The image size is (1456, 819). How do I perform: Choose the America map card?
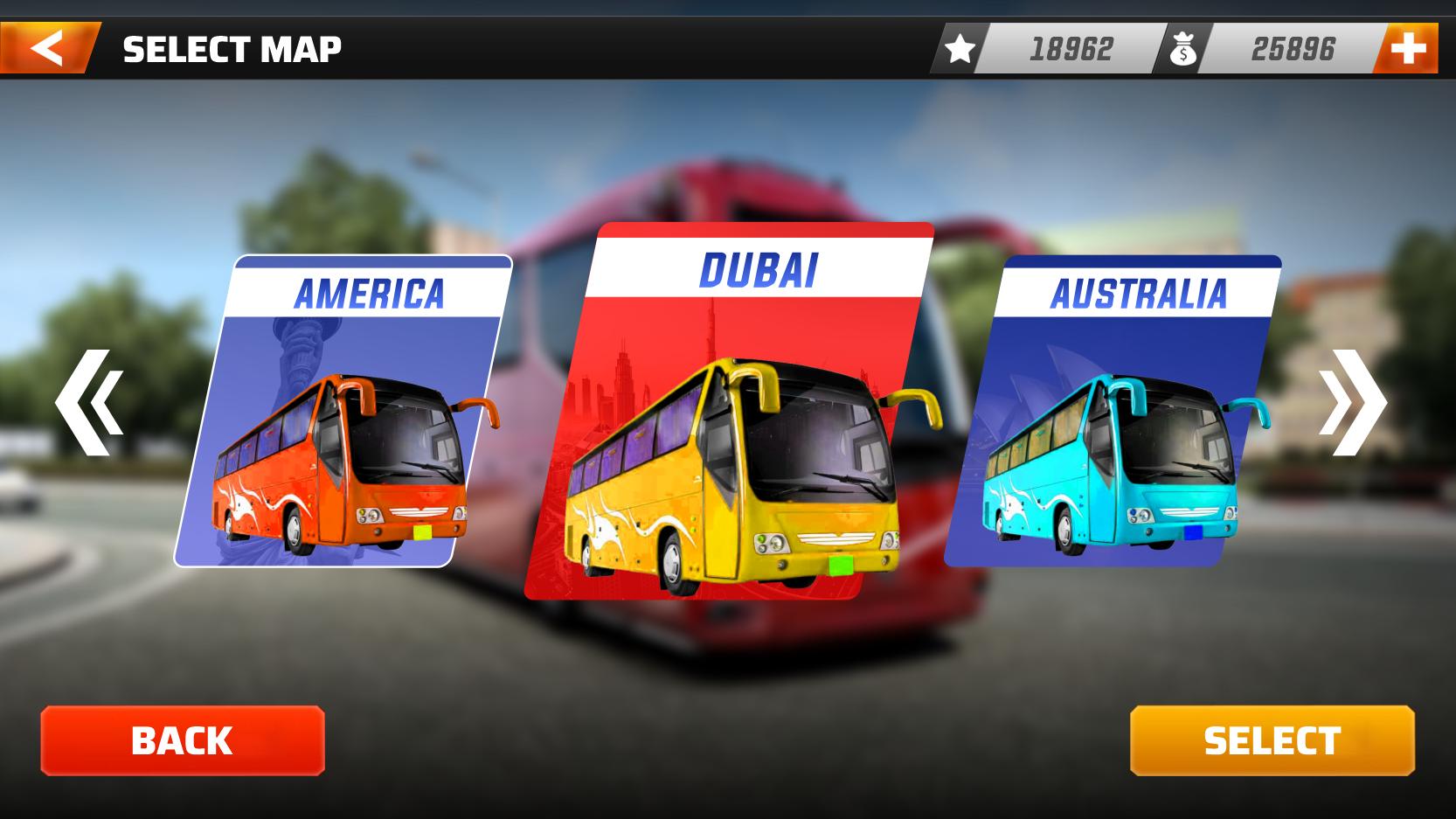click(345, 411)
